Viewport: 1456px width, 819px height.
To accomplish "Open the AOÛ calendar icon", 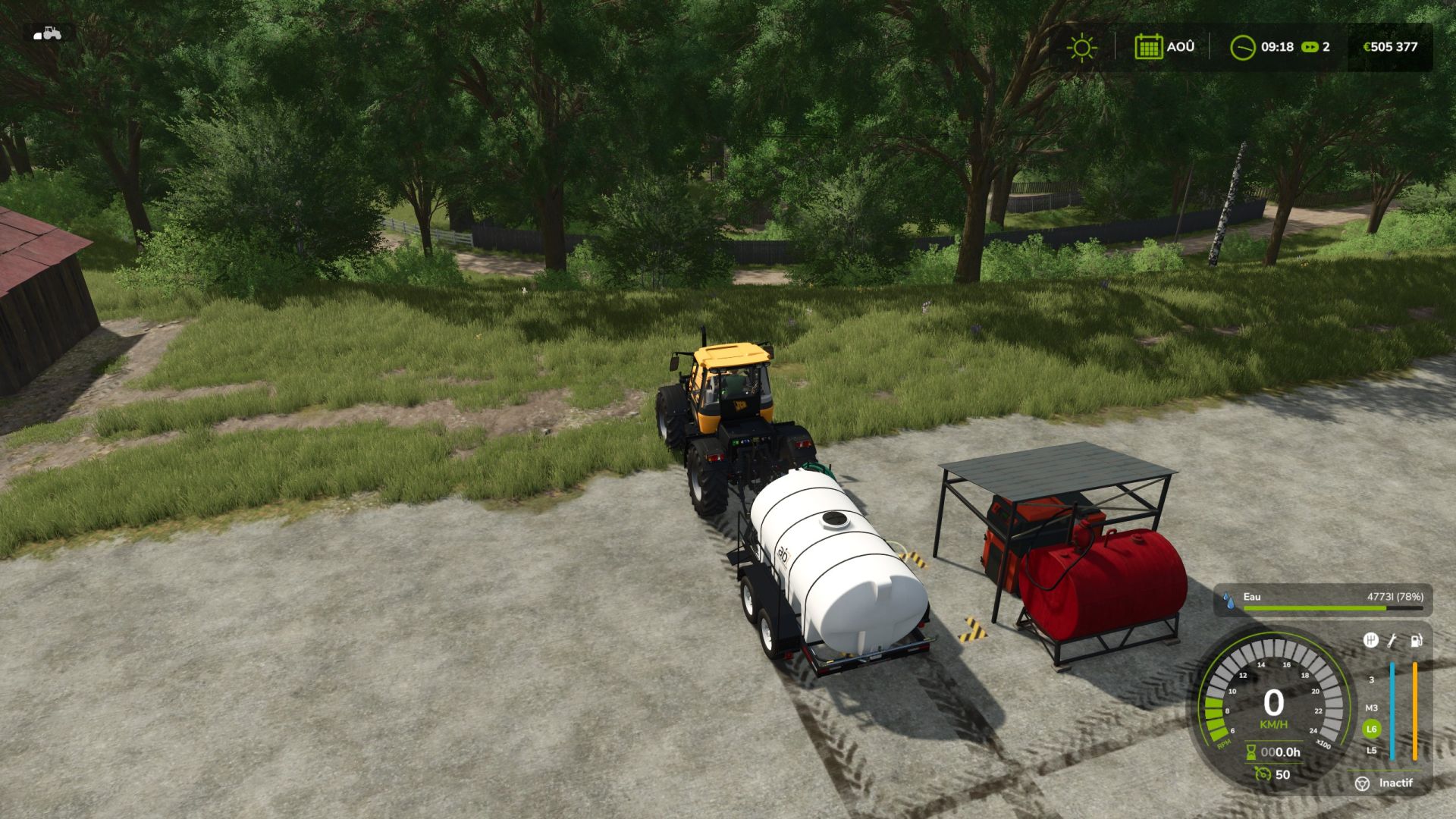I will pos(1149,47).
